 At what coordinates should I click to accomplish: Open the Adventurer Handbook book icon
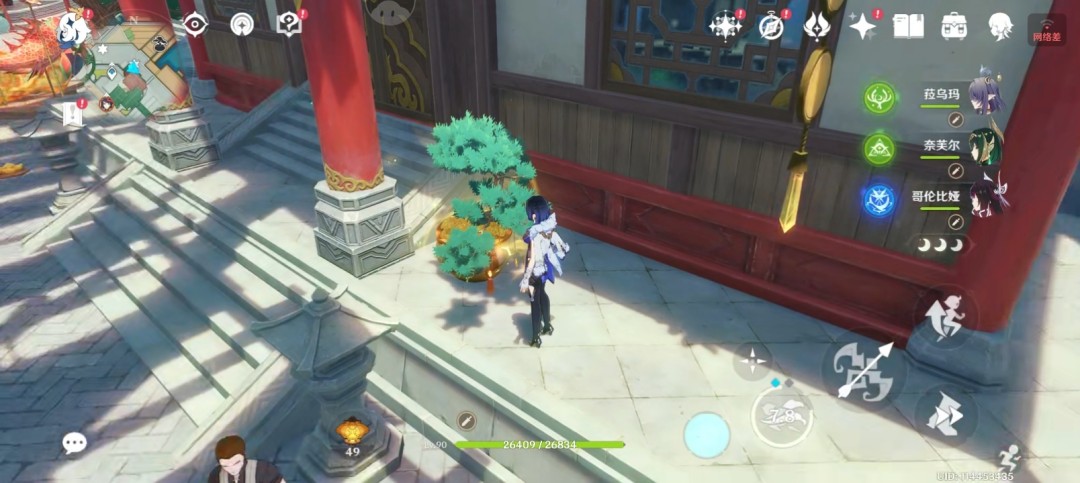pos(907,26)
